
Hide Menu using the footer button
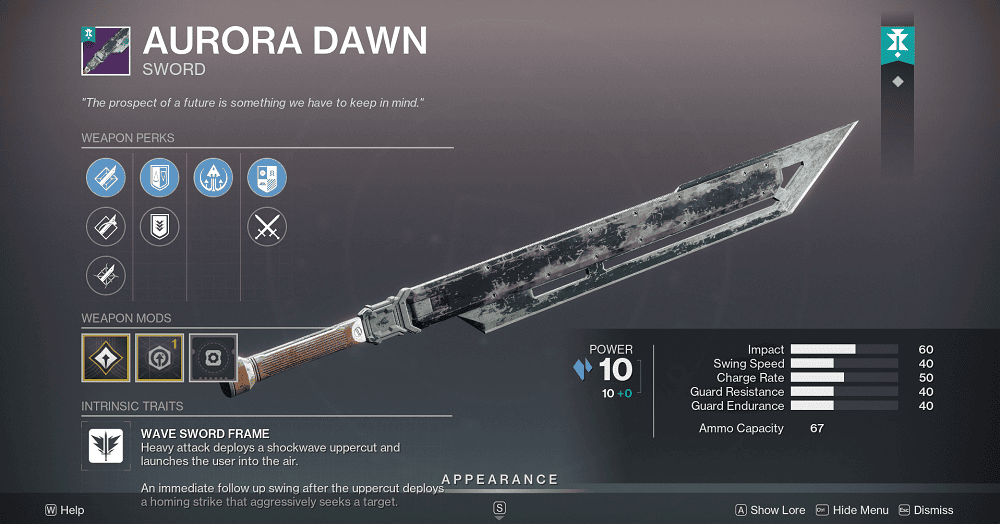[854, 510]
